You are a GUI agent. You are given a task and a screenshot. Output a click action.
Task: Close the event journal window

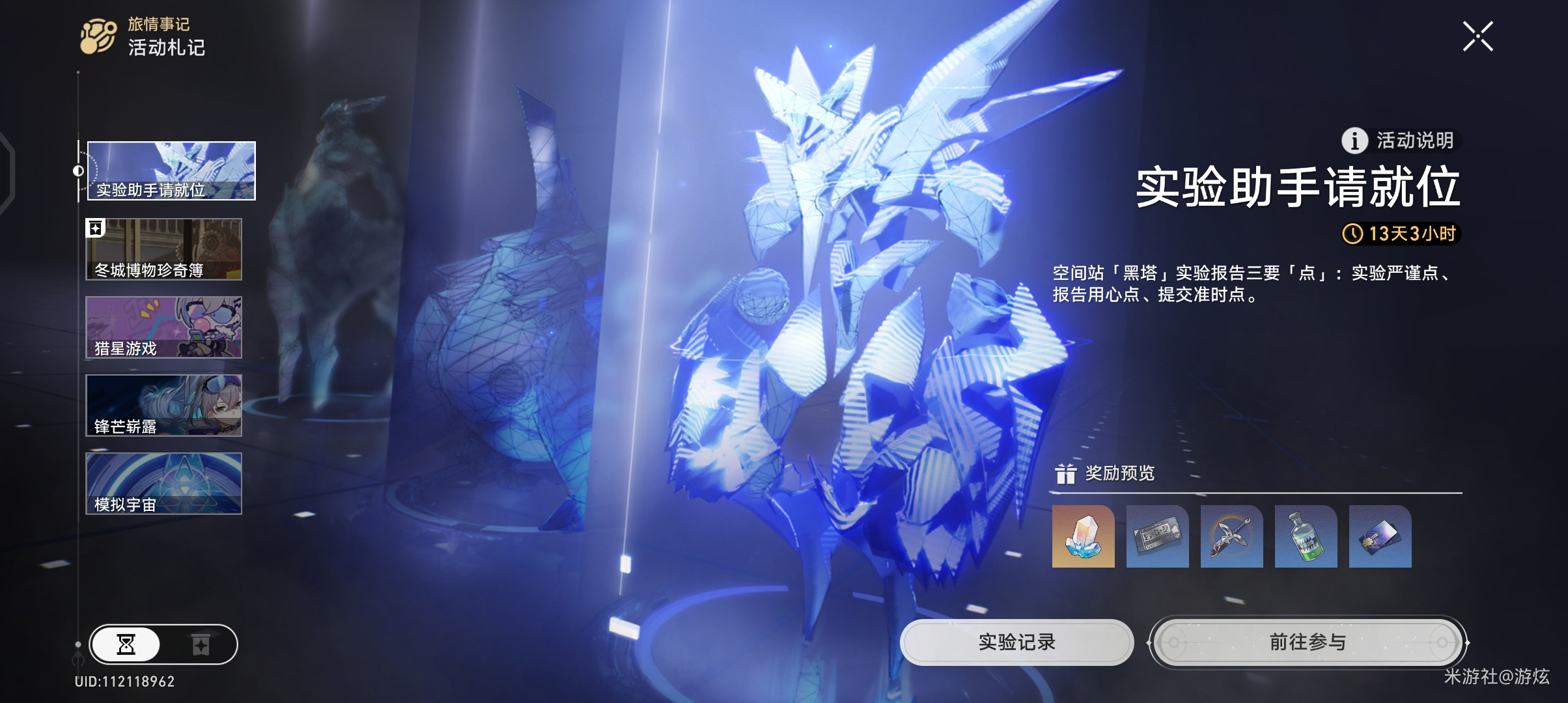1477,36
